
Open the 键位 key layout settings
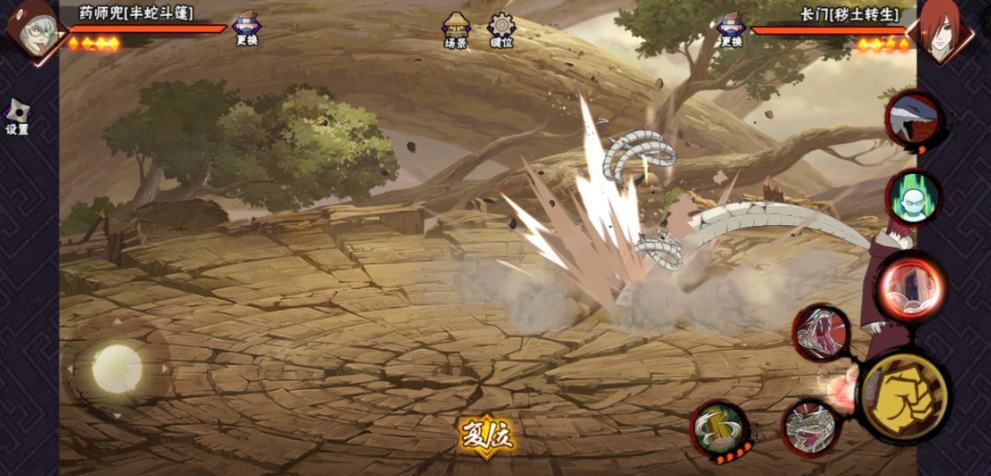[502, 29]
